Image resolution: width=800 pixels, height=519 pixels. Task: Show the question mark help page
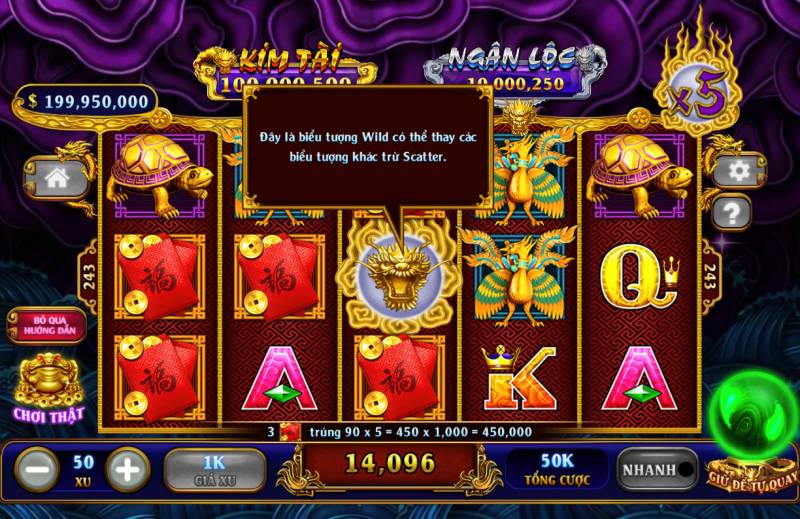pyautogui.click(x=733, y=211)
